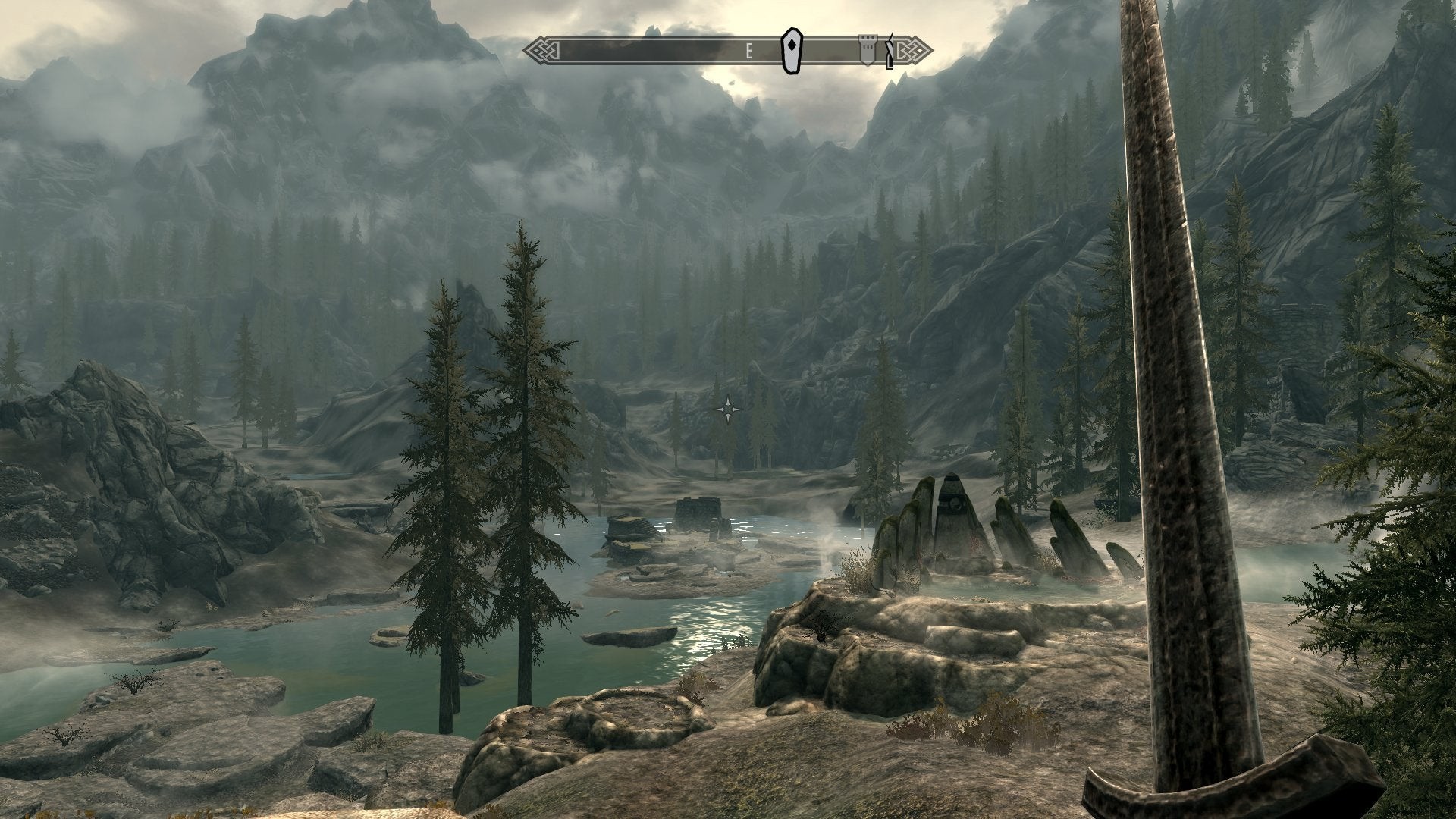Select the fort tower marker on the compass
The width and height of the screenshot is (1456, 819).
[866, 50]
